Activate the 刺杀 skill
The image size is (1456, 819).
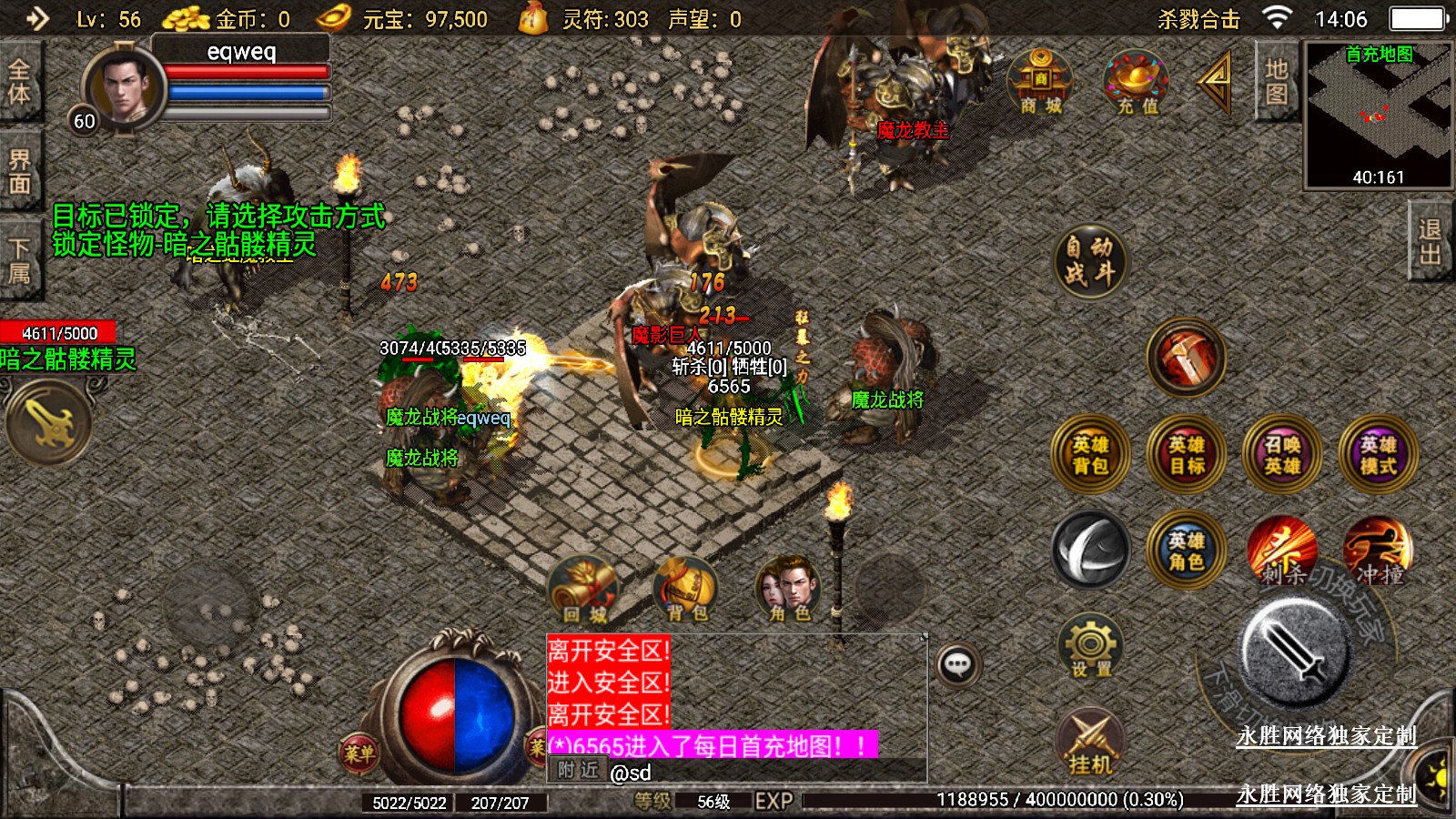coord(1282,551)
